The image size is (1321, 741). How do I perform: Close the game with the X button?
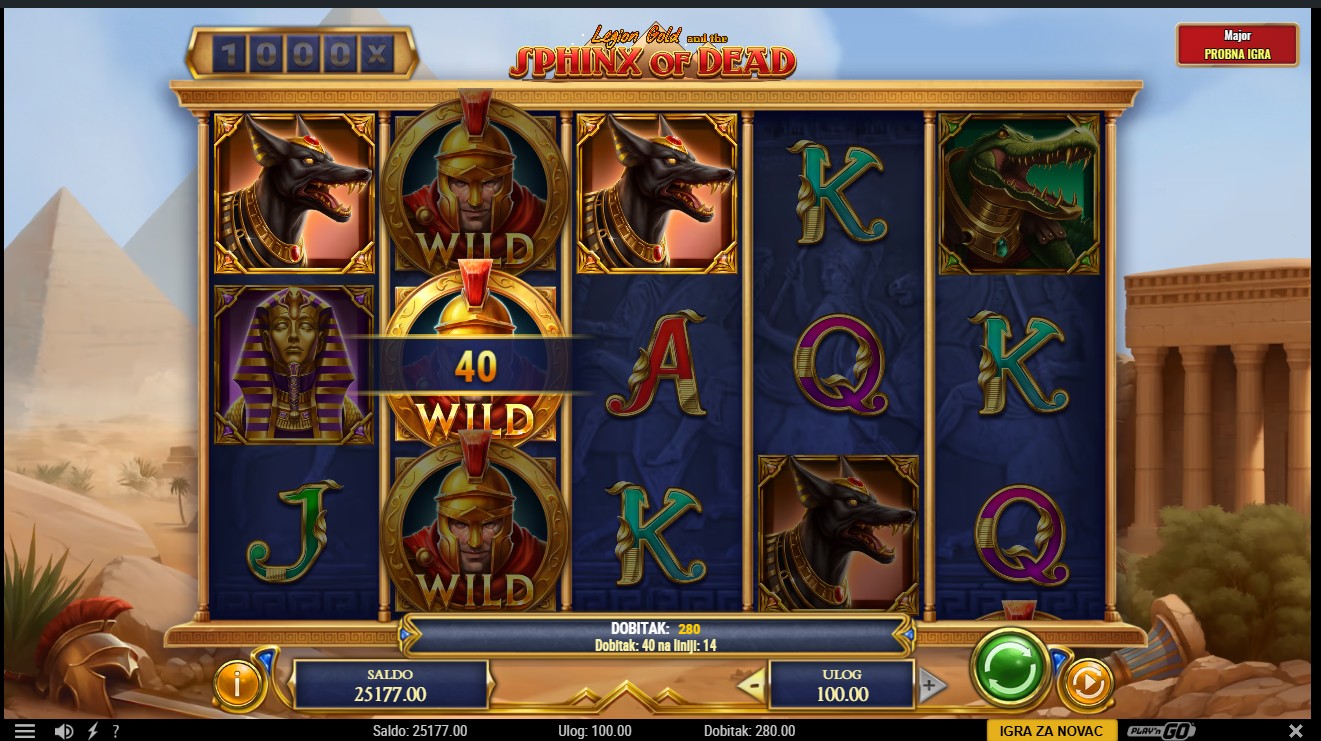[1296, 731]
